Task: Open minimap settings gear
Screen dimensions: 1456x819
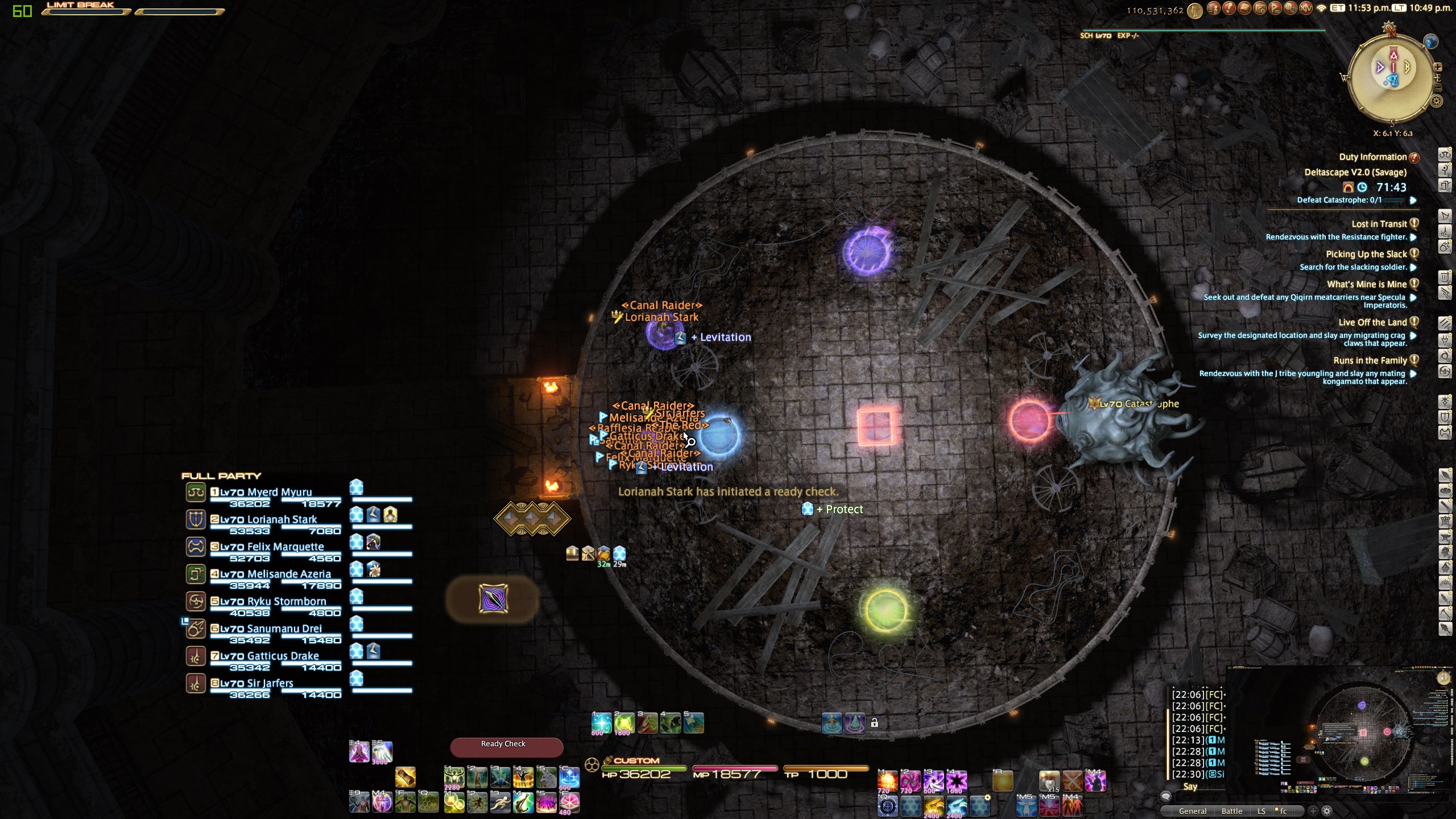Action: tap(1437, 101)
